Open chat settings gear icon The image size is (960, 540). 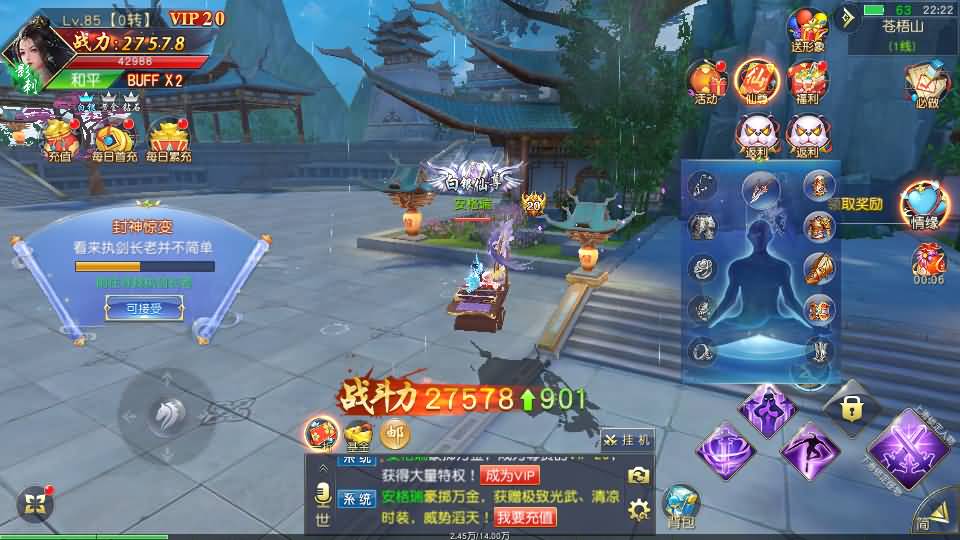[639, 510]
